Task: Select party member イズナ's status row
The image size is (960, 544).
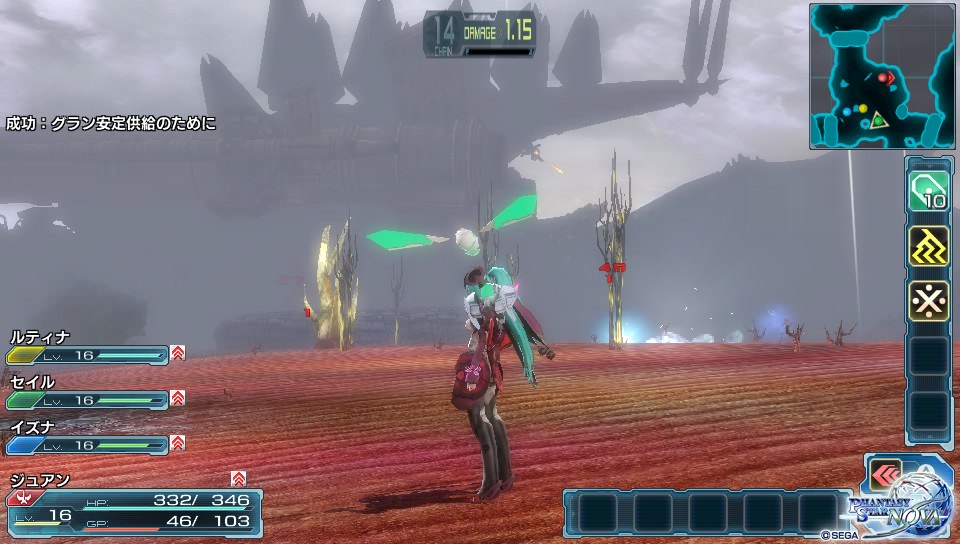Action: (x=88, y=437)
